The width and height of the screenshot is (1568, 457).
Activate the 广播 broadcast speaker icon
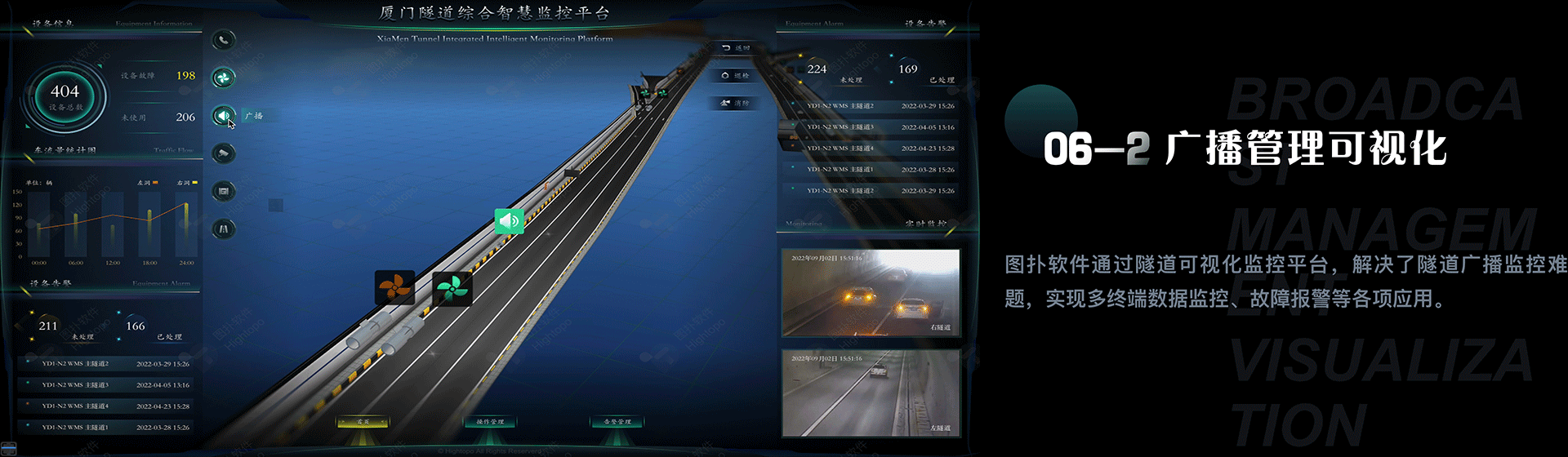click(x=223, y=116)
